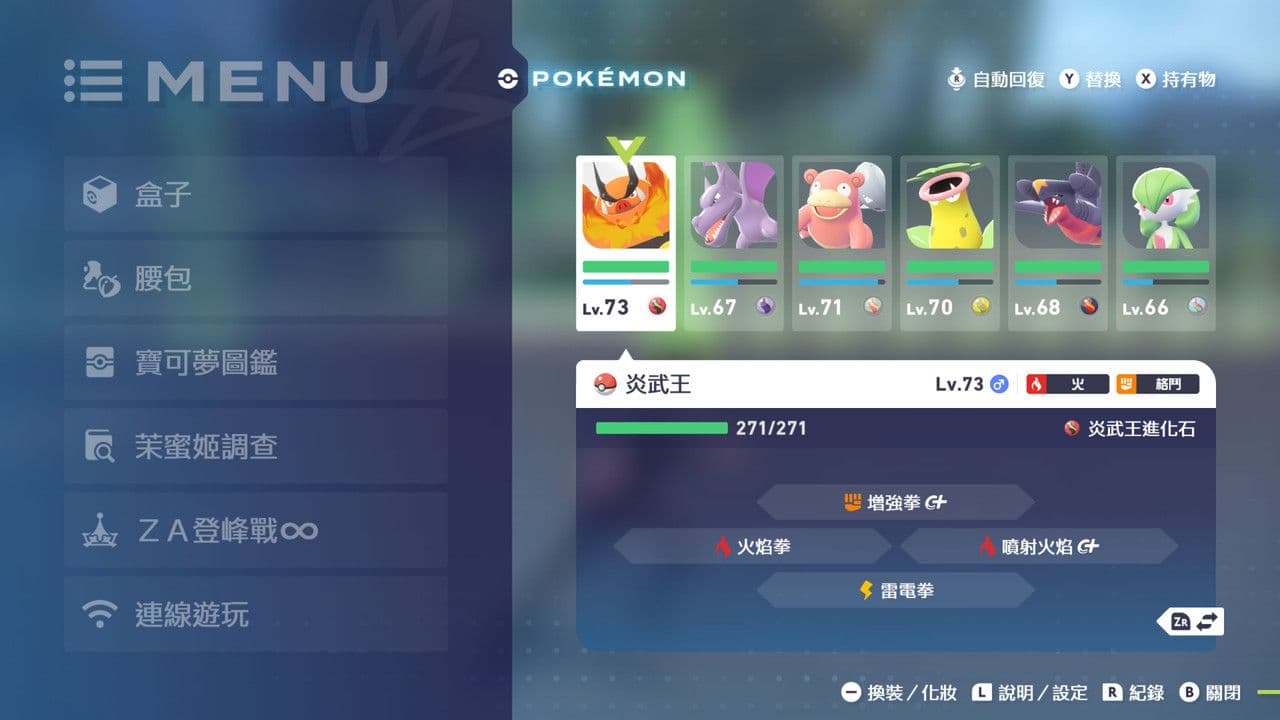Click Emboar's green HP bar showing 271/271
This screenshot has height=720, width=1280.
pos(660,427)
